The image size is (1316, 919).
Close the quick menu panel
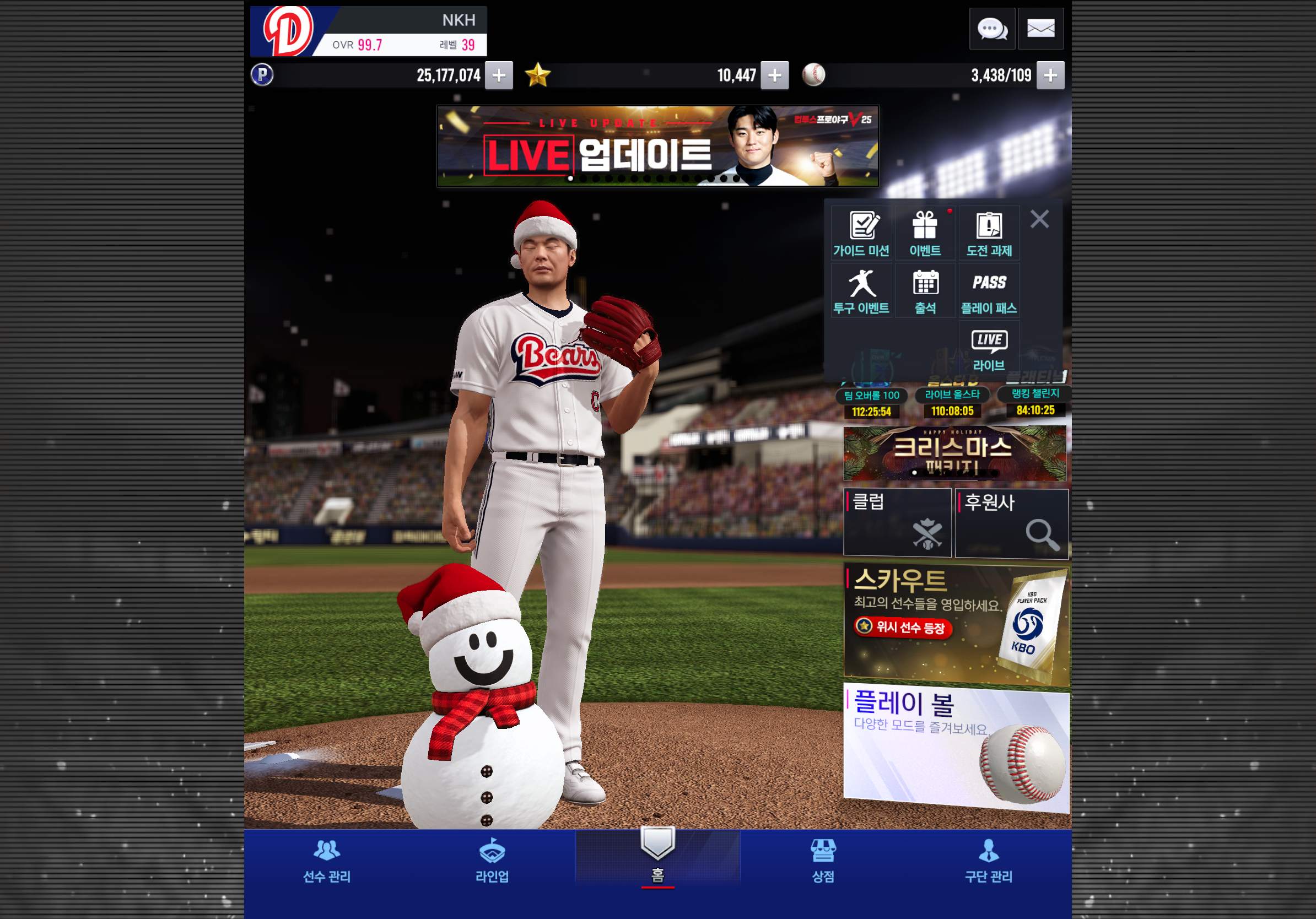pos(1039,219)
